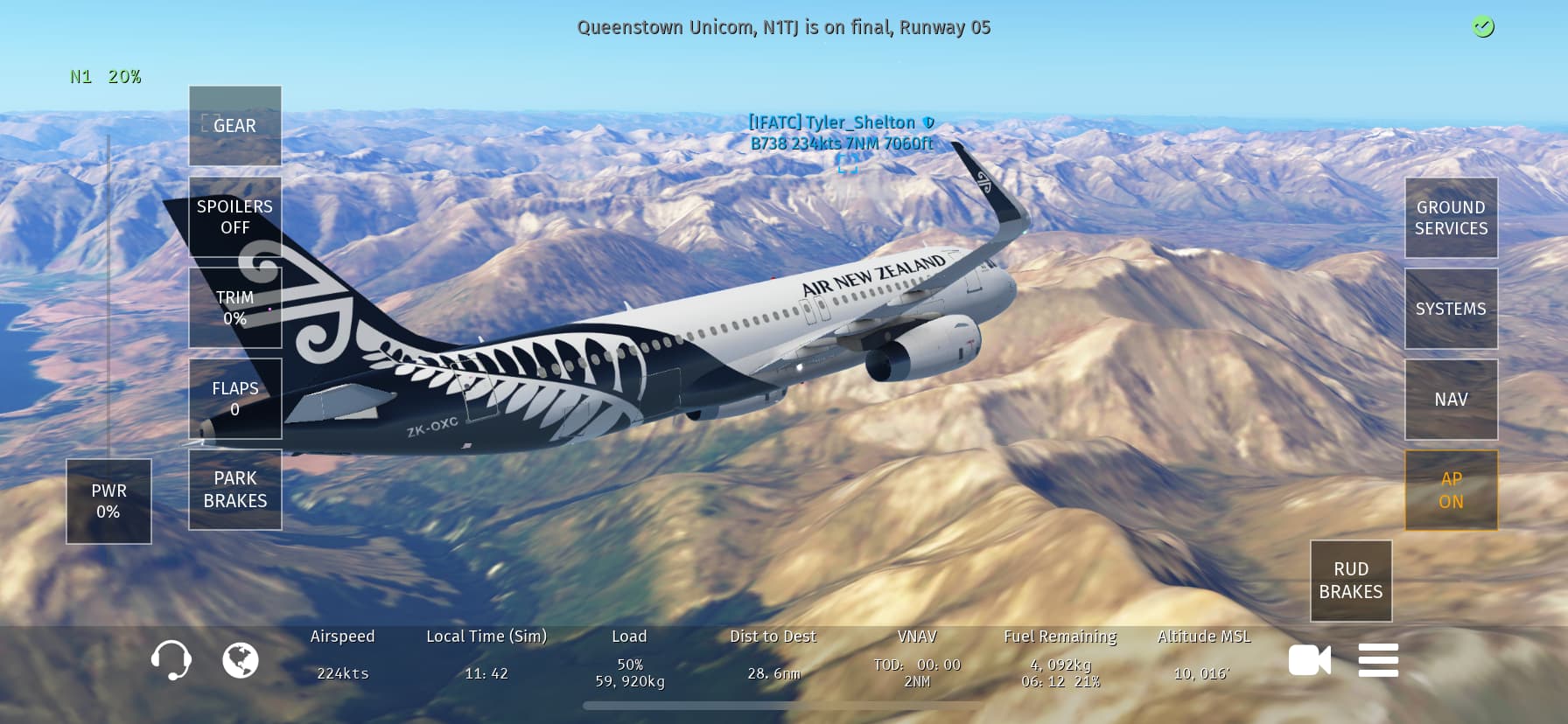The height and width of the screenshot is (724, 1568).
Task: Open the ATC headset communications menu
Action: point(171,660)
